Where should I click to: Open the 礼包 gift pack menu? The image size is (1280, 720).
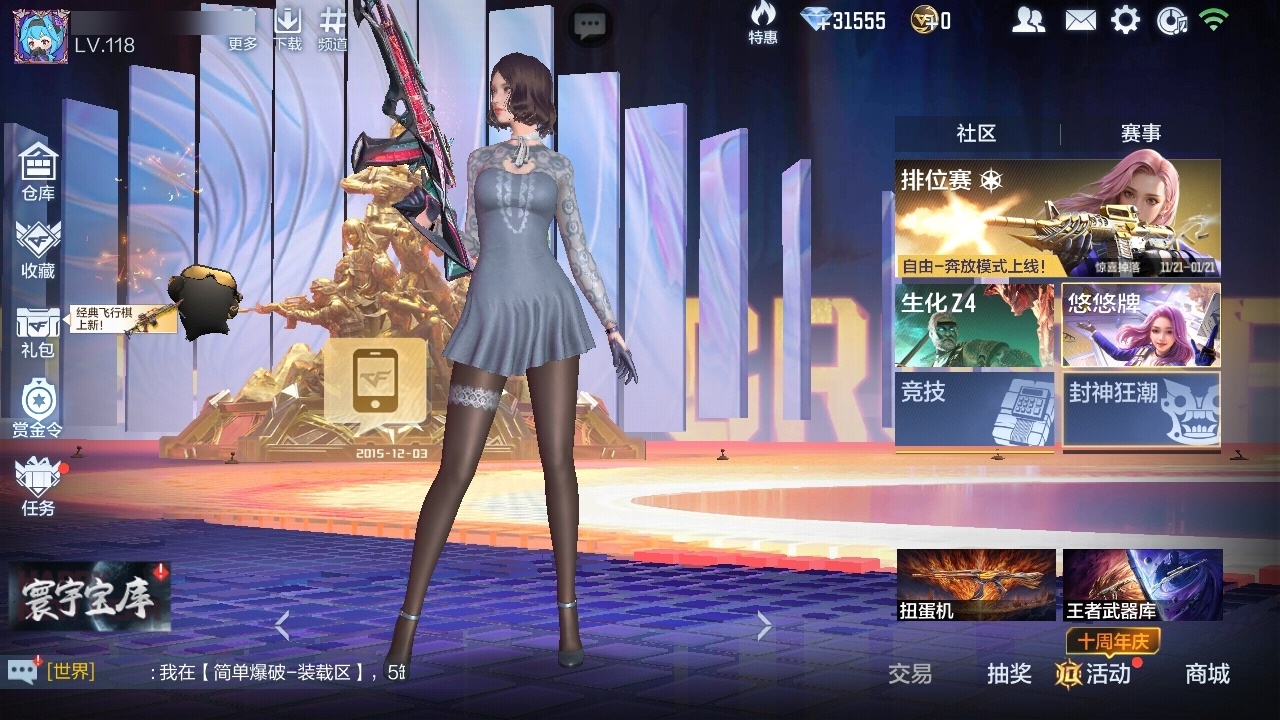click(x=38, y=331)
